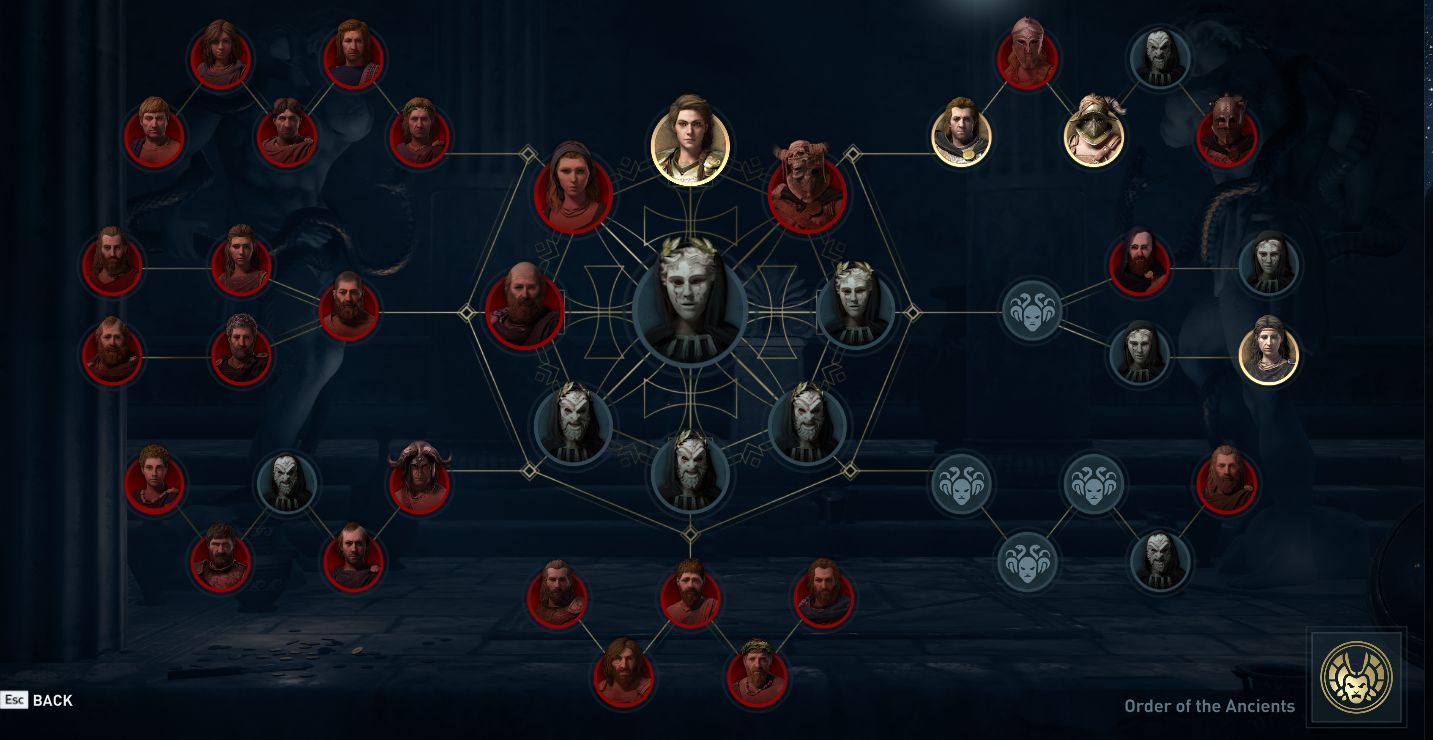Select the gold-framed helmeted cultist at top right
Viewport: 1433px width, 740px height.
click(x=1093, y=130)
